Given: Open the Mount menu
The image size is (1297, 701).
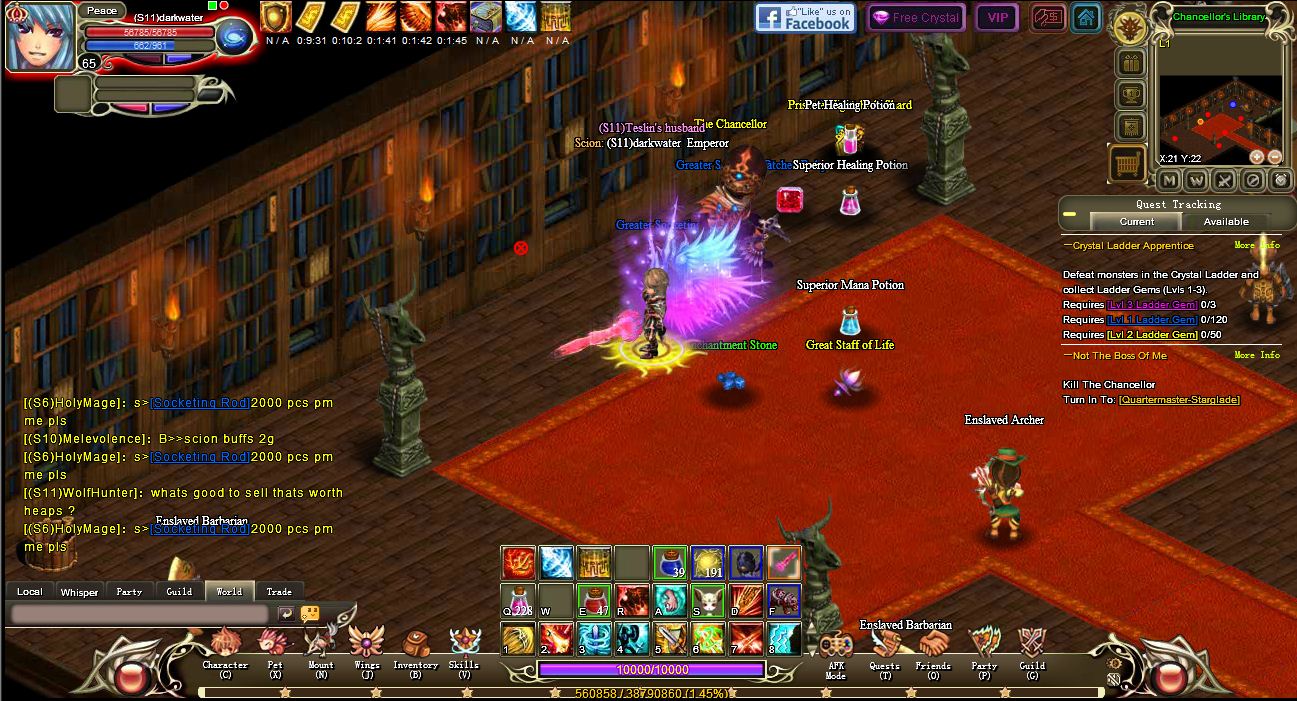Looking at the screenshot, I should 321,644.
